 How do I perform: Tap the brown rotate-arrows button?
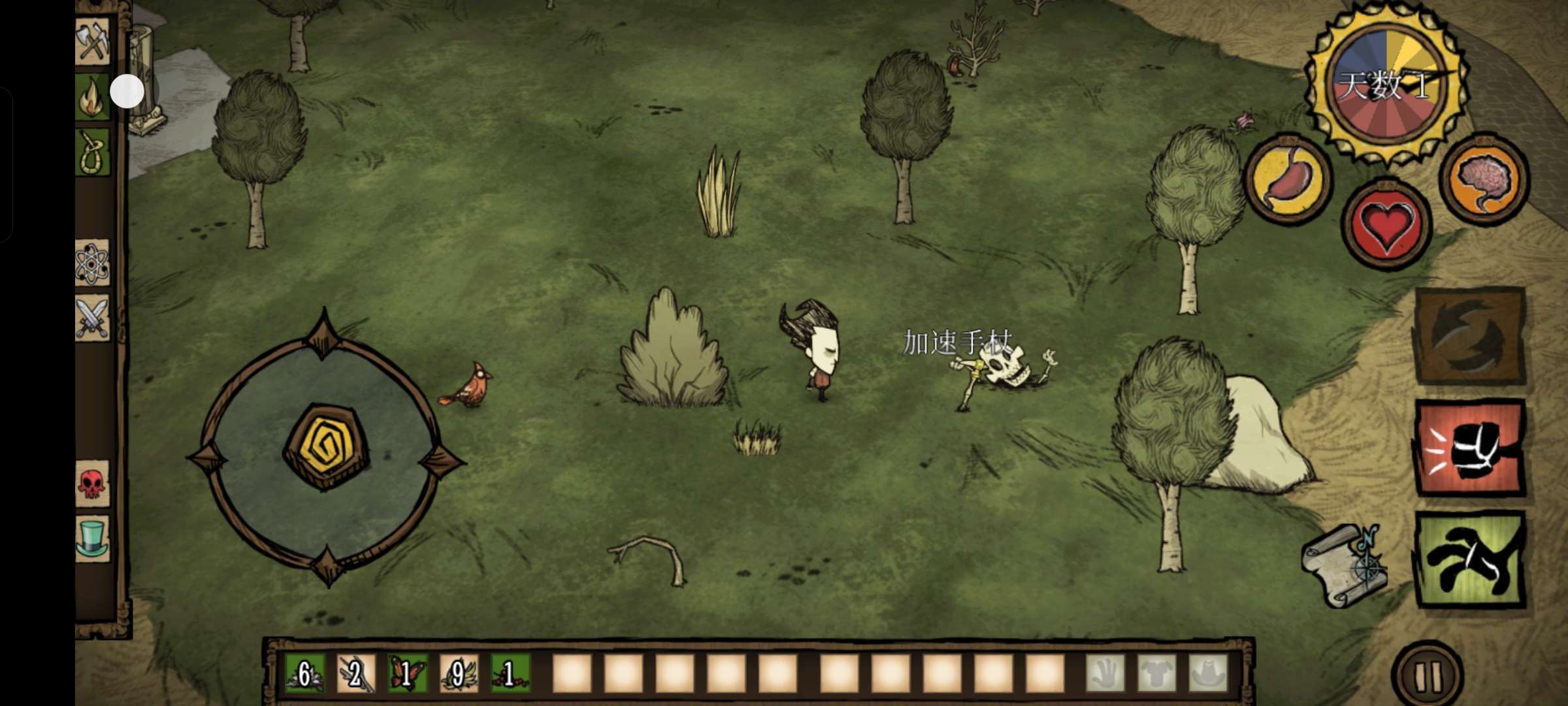pos(1470,336)
